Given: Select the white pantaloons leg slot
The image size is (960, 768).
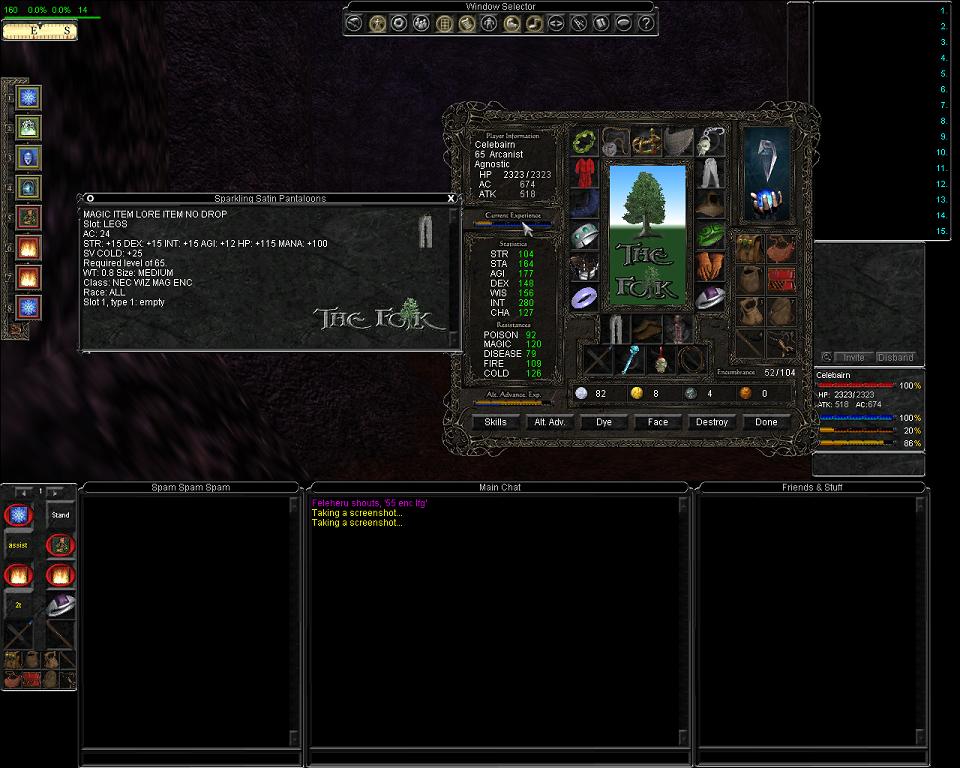Looking at the screenshot, I should pyautogui.click(x=709, y=173).
